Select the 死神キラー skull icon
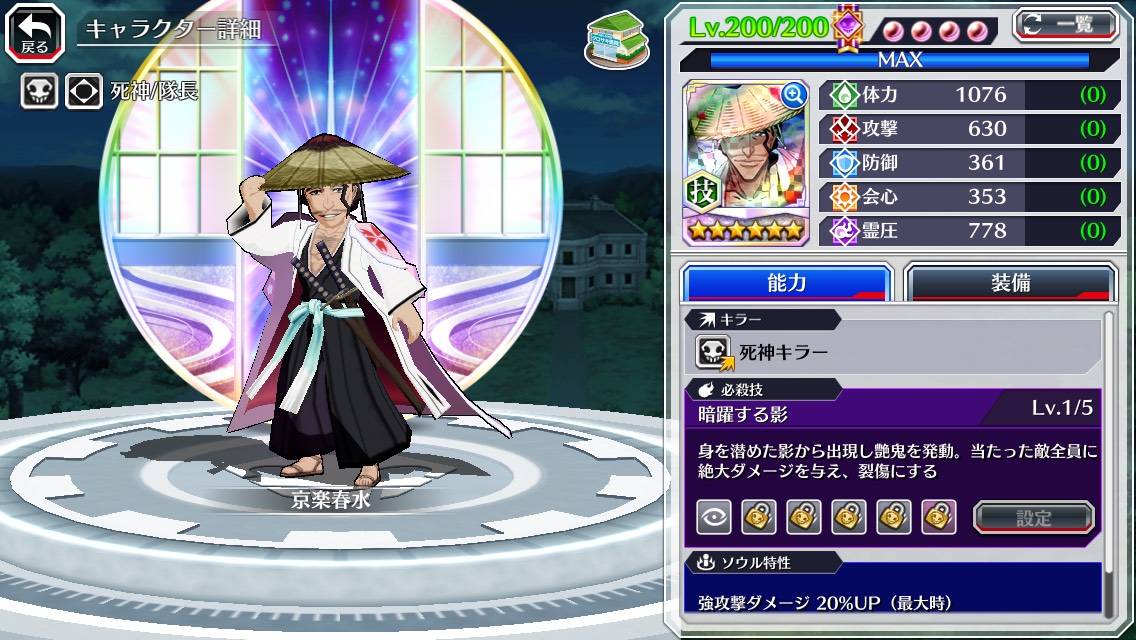1136x640 pixels. [714, 352]
